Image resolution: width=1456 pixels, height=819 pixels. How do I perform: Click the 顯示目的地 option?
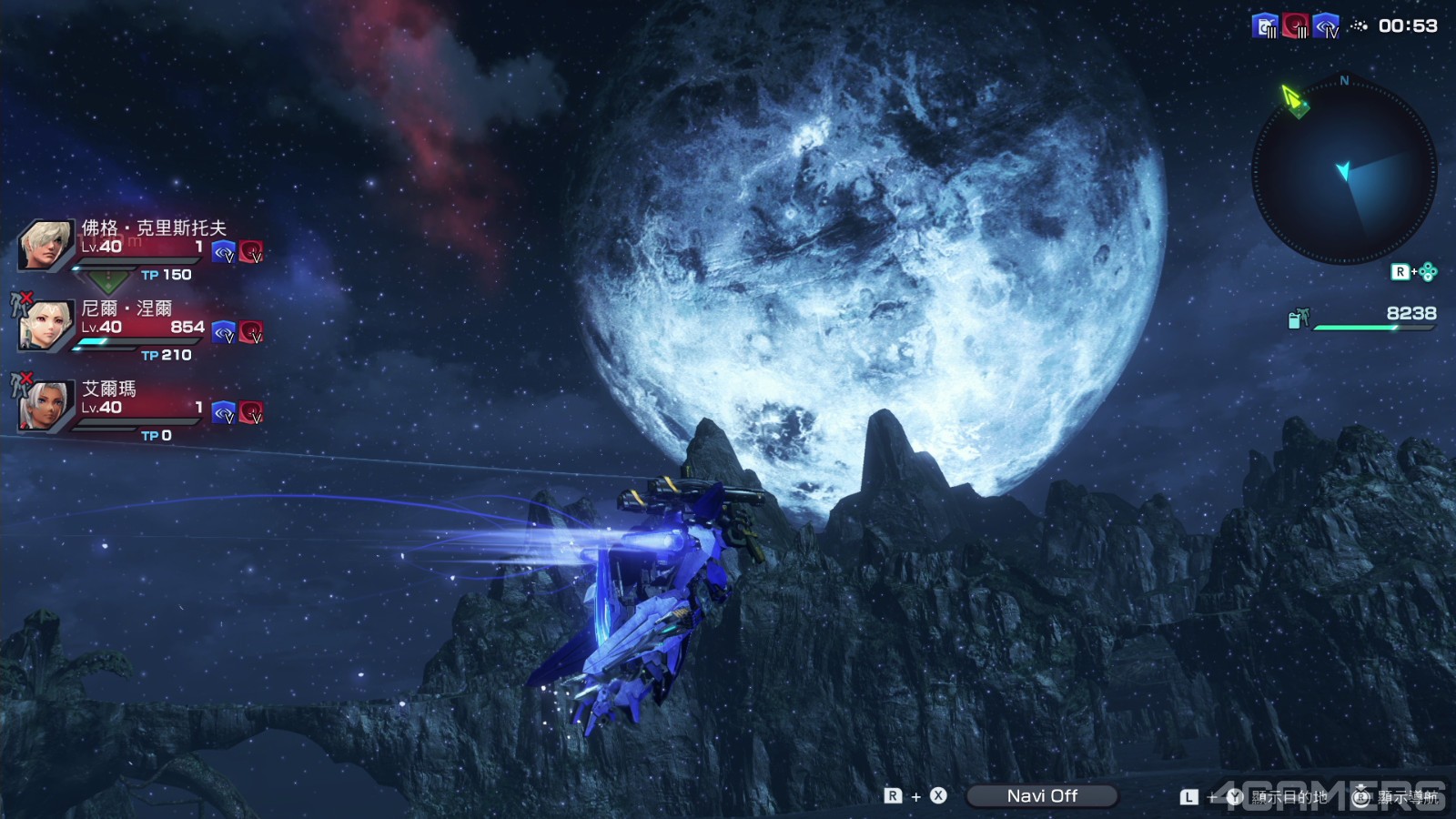point(1289,797)
